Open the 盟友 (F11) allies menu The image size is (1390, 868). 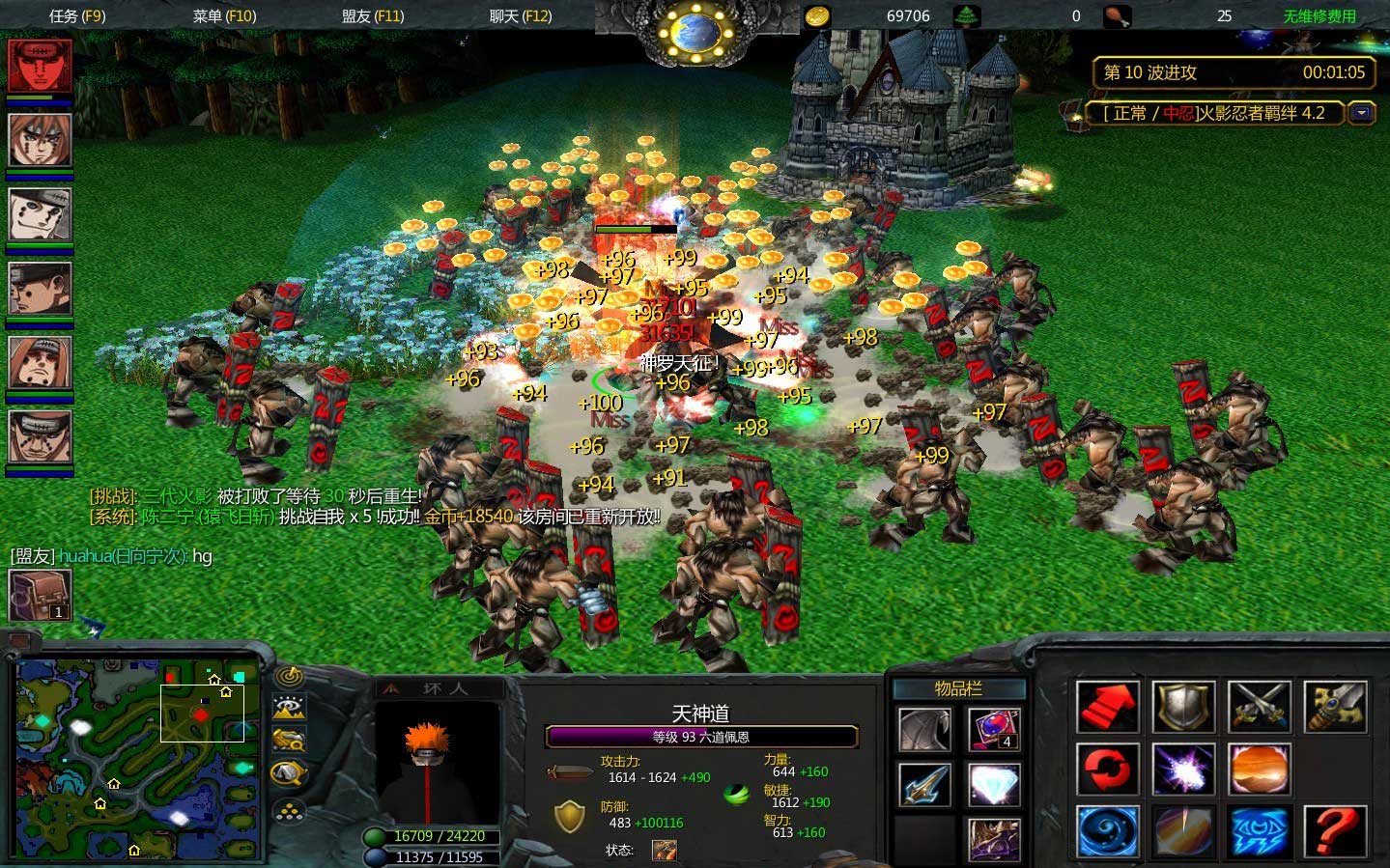(373, 15)
